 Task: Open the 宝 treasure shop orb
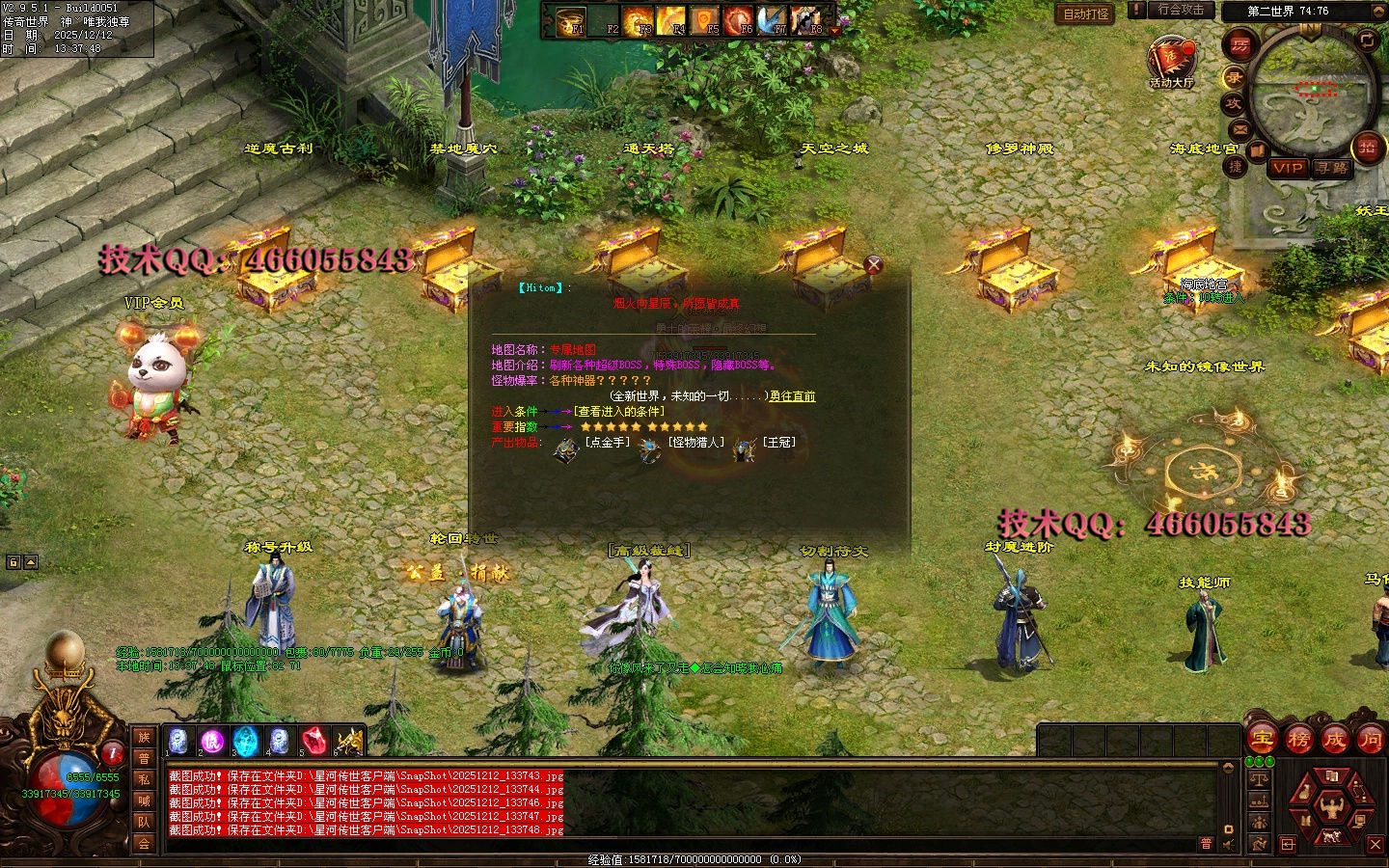1263,740
